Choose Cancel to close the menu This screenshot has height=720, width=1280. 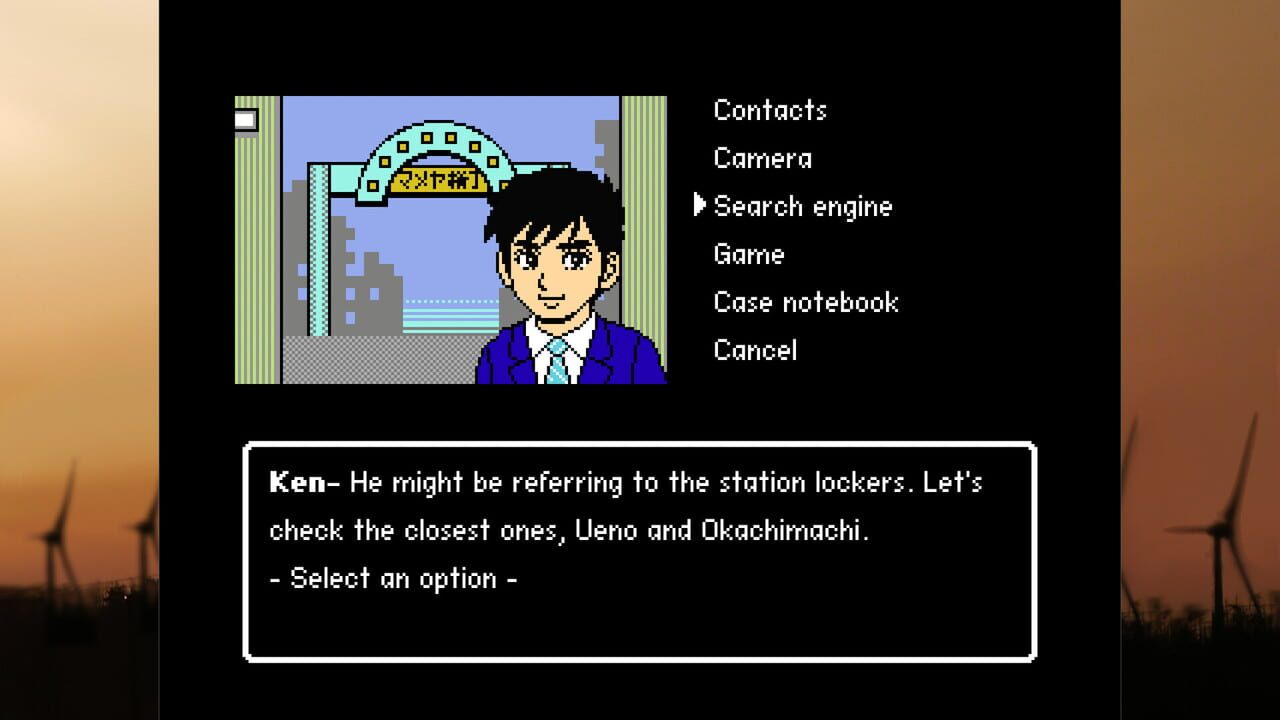[755, 350]
